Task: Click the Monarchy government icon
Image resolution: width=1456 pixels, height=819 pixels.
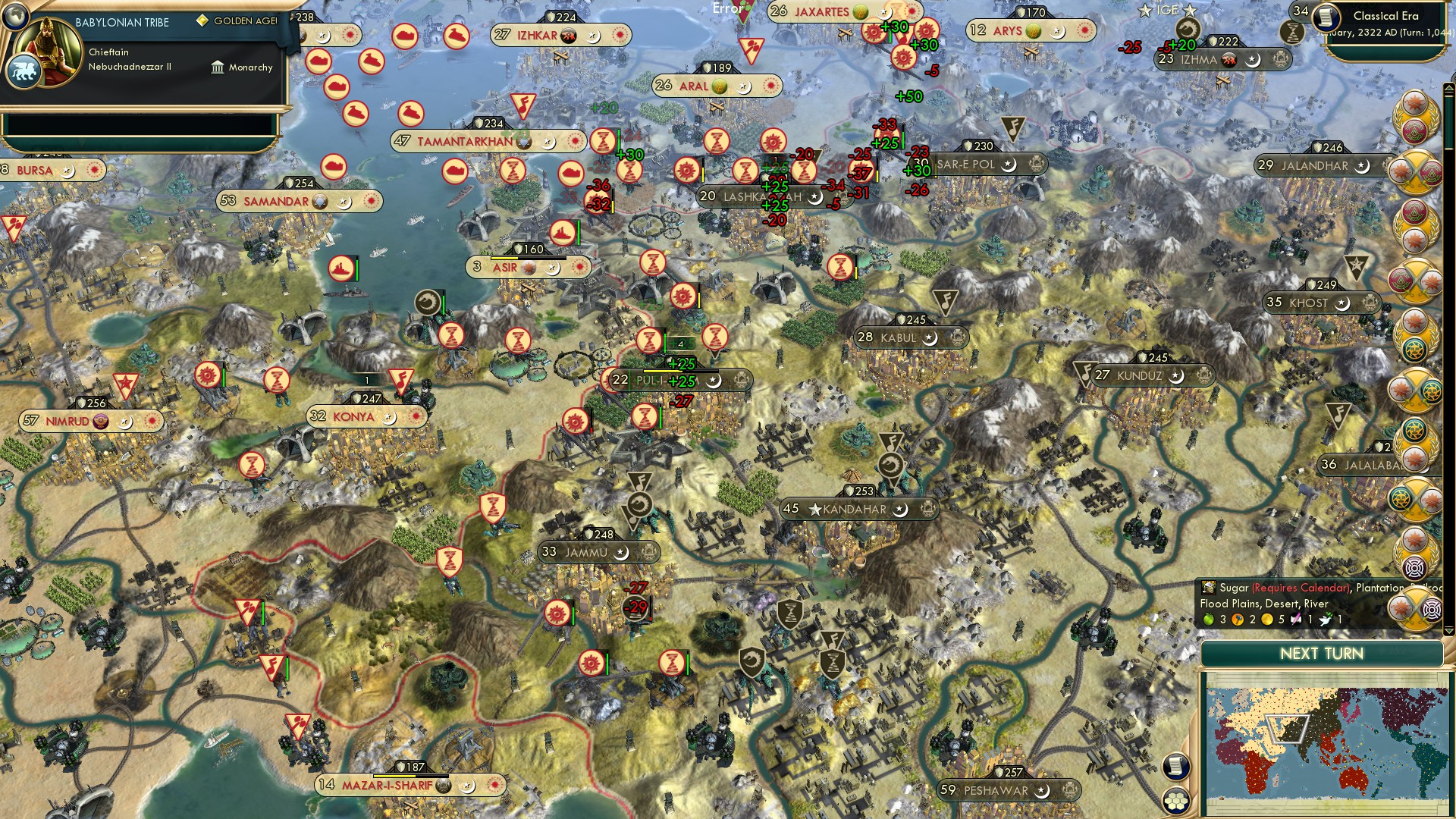Action: pos(218,67)
